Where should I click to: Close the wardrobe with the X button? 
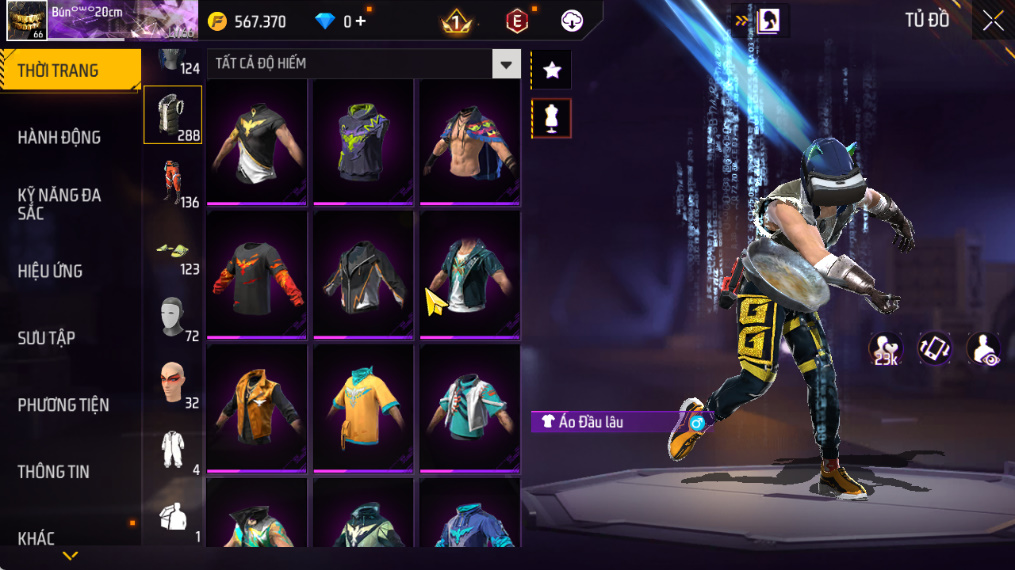(992, 21)
